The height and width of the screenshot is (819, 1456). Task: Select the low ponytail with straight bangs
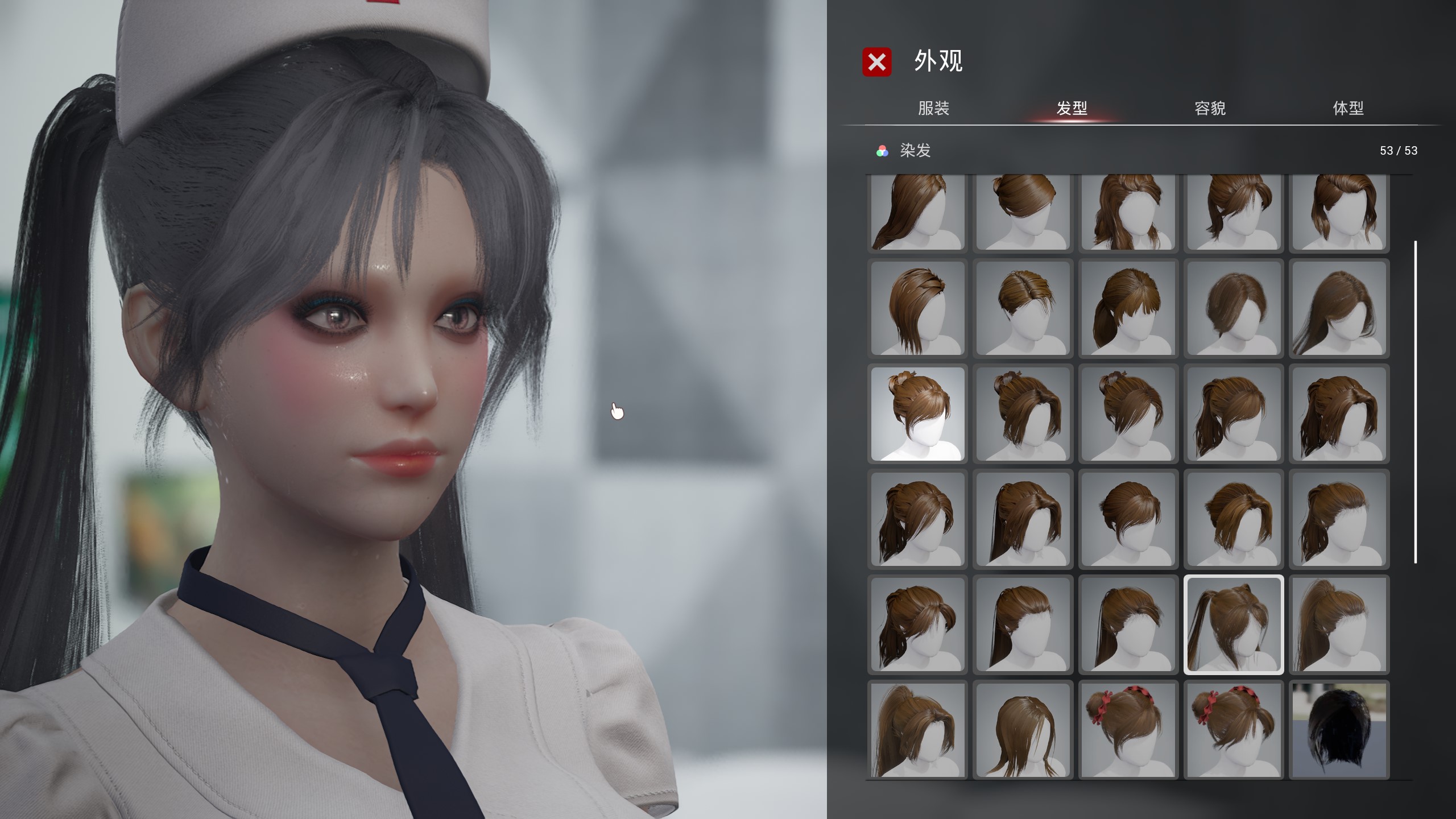click(x=1128, y=308)
